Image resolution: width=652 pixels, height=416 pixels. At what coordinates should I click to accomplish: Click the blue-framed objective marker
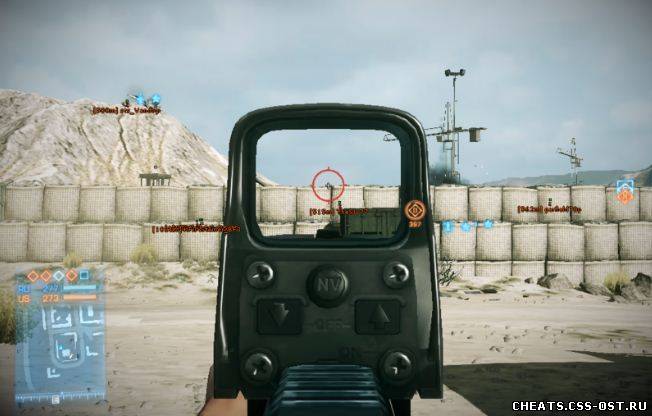pos(625,191)
